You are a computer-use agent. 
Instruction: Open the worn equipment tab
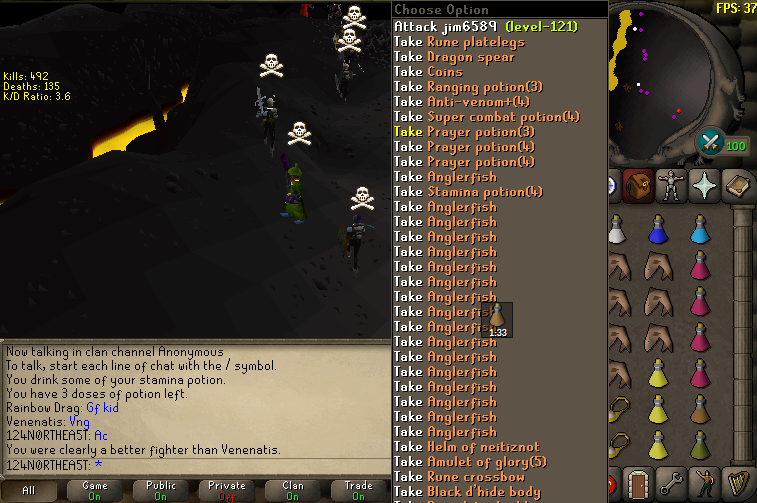[671, 185]
